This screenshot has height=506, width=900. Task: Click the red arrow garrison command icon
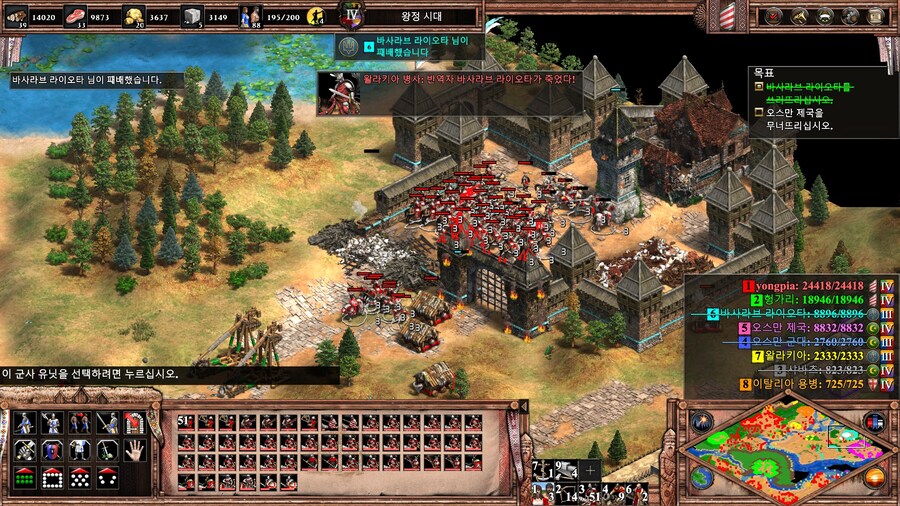point(134,423)
